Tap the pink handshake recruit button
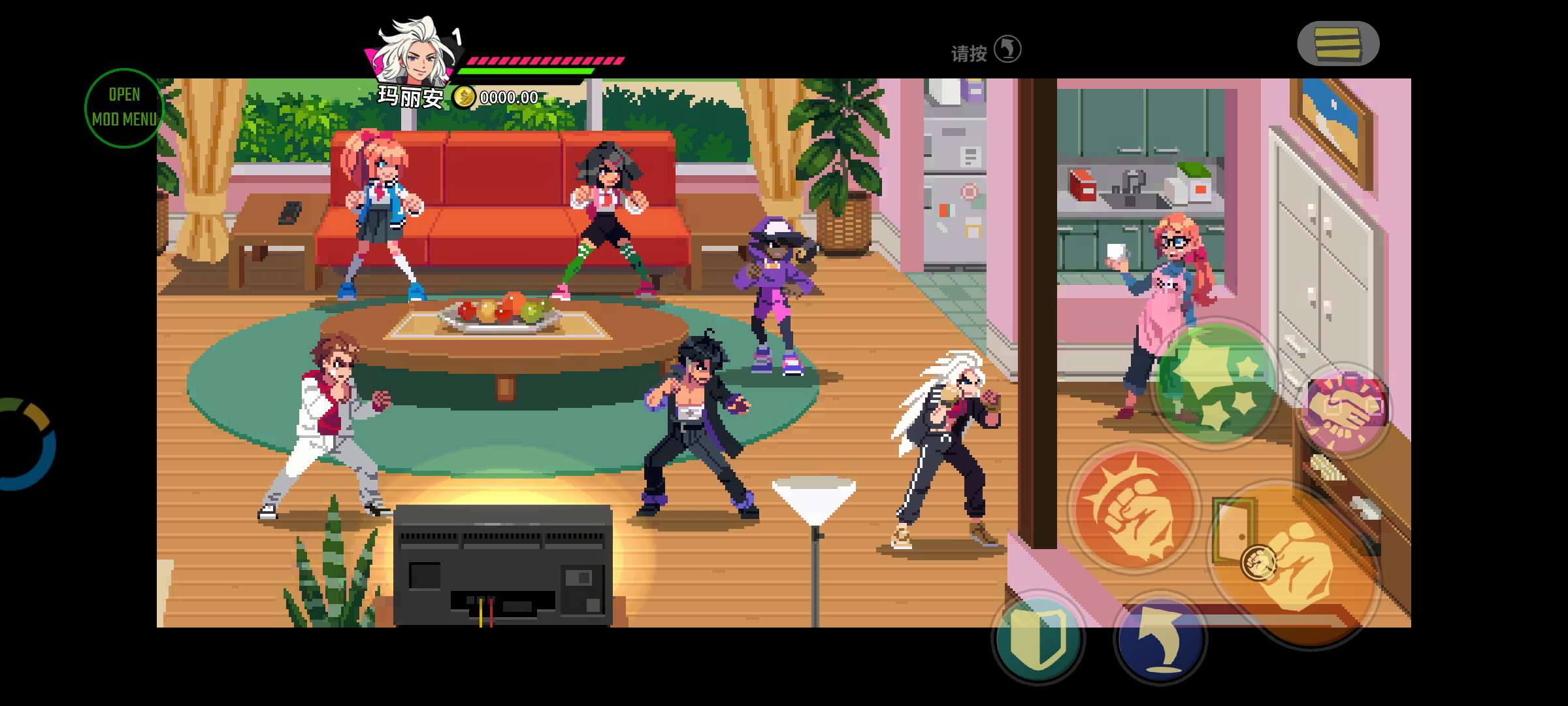 1343,409
